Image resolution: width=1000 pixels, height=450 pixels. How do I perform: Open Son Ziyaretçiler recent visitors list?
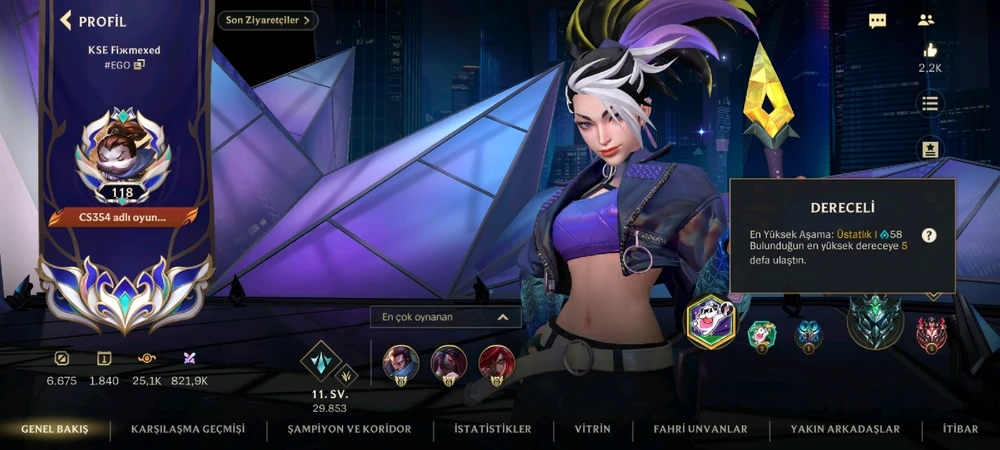pyautogui.click(x=268, y=20)
